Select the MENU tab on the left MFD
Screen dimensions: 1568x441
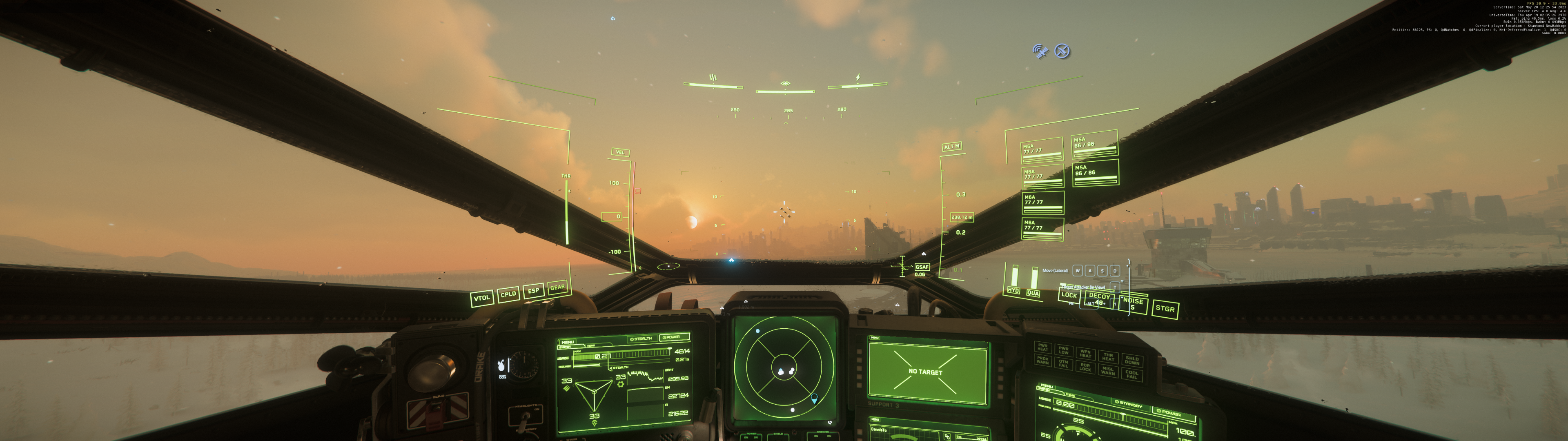568,342
